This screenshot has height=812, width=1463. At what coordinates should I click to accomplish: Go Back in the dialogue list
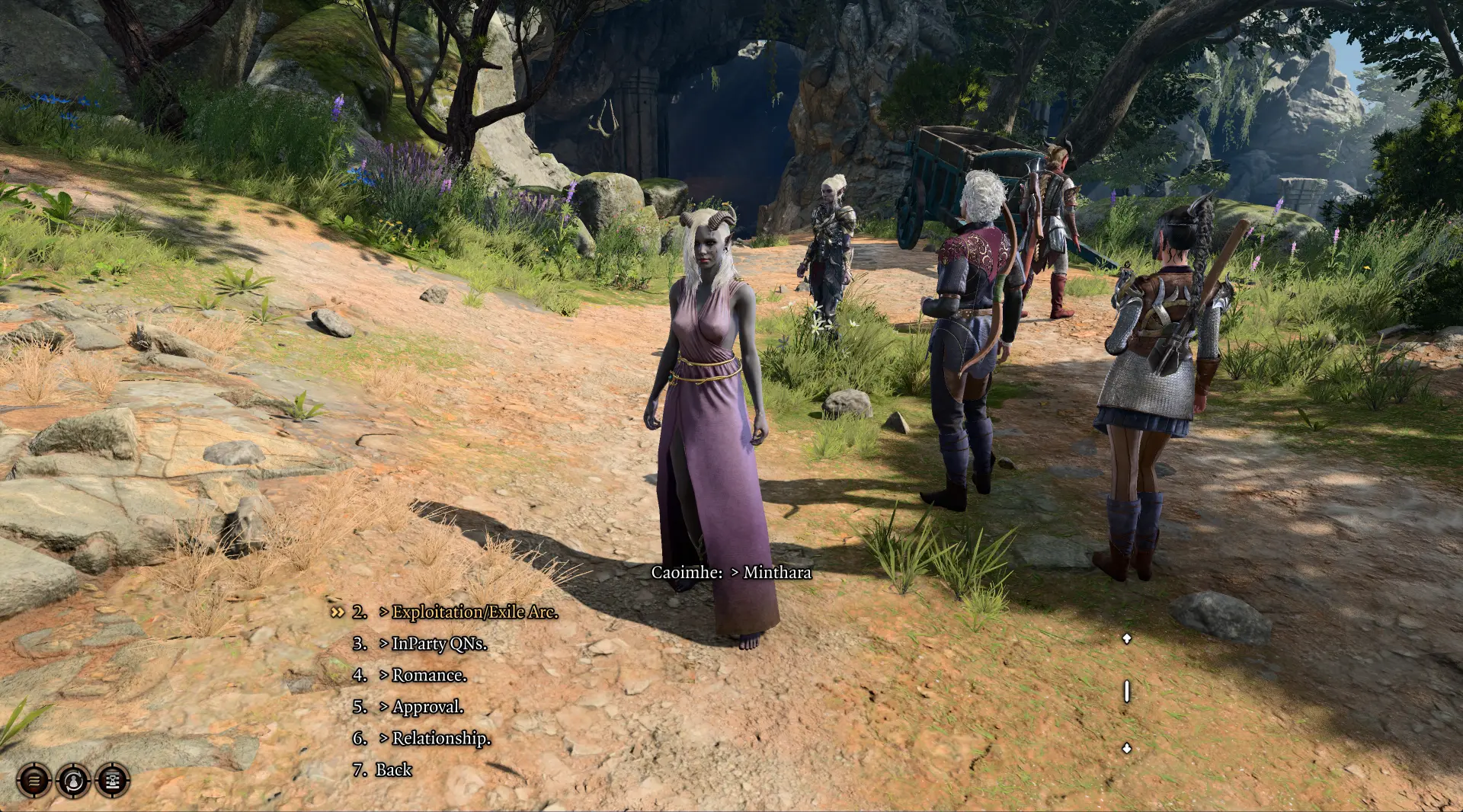tap(393, 770)
